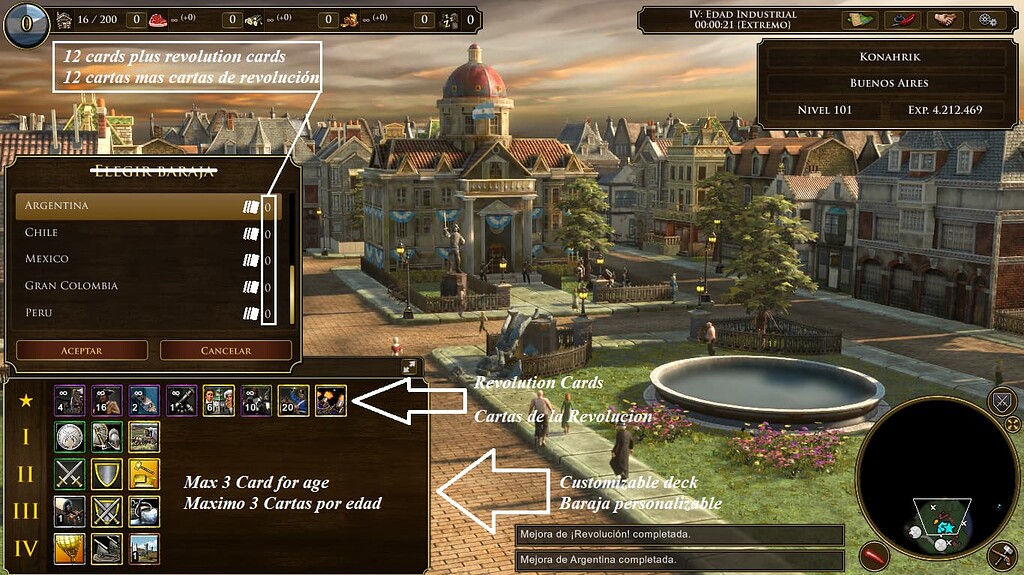
Task: Select the silver coin card in age I
Action: pyautogui.click(x=69, y=437)
